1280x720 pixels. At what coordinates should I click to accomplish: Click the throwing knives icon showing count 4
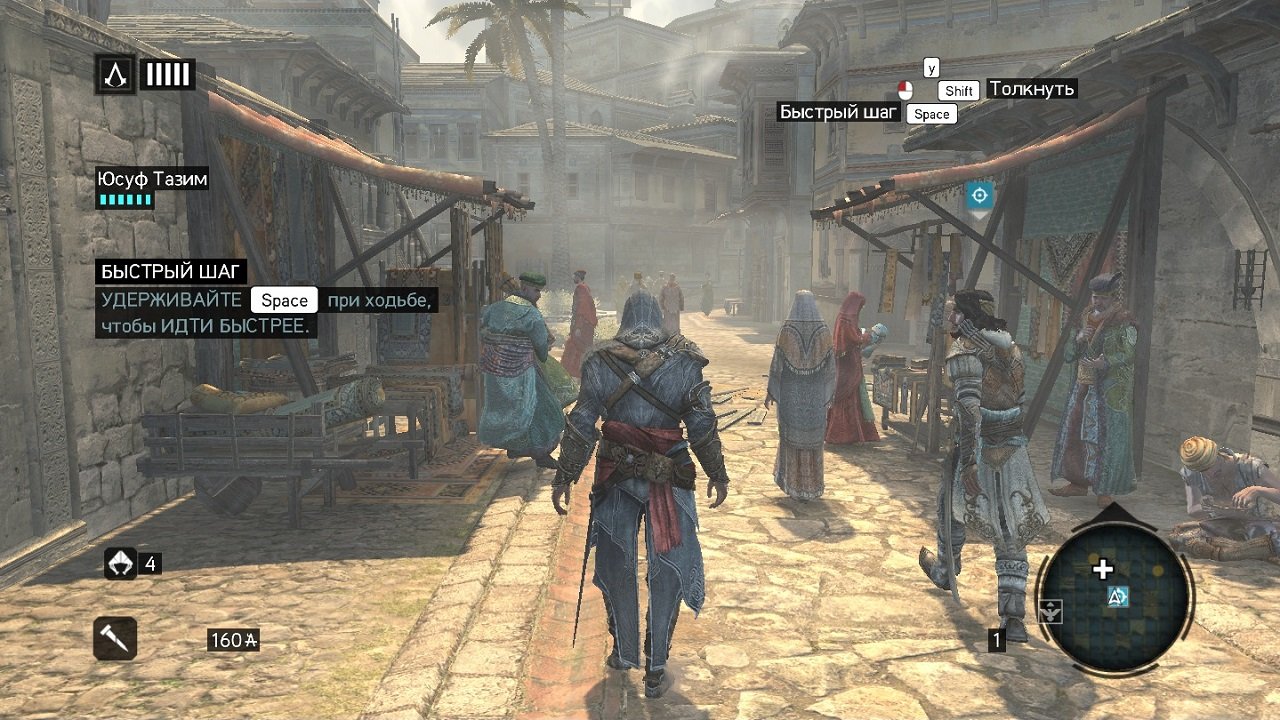[x=122, y=563]
